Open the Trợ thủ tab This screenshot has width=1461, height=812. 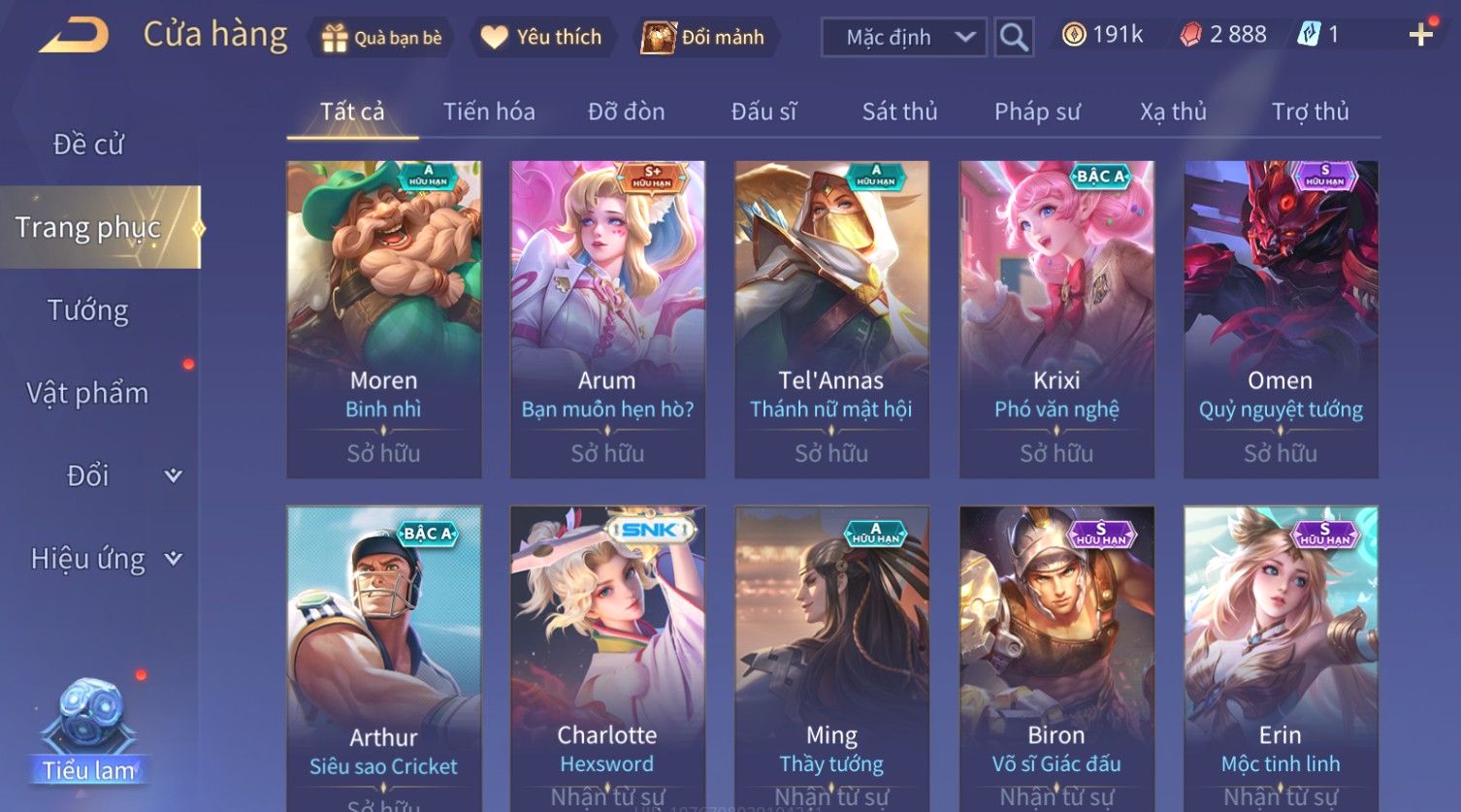pyautogui.click(x=1310, y=112)
